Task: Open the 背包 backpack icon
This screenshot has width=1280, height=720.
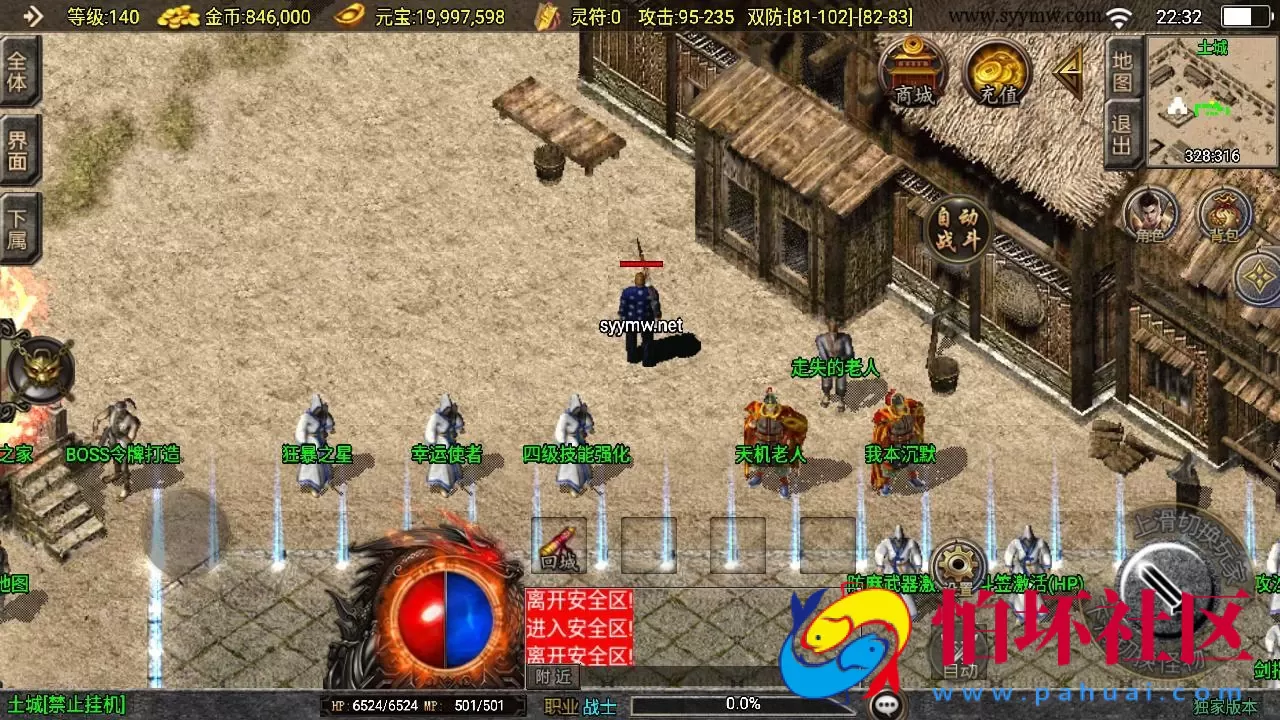Action: coord(1227,214)
